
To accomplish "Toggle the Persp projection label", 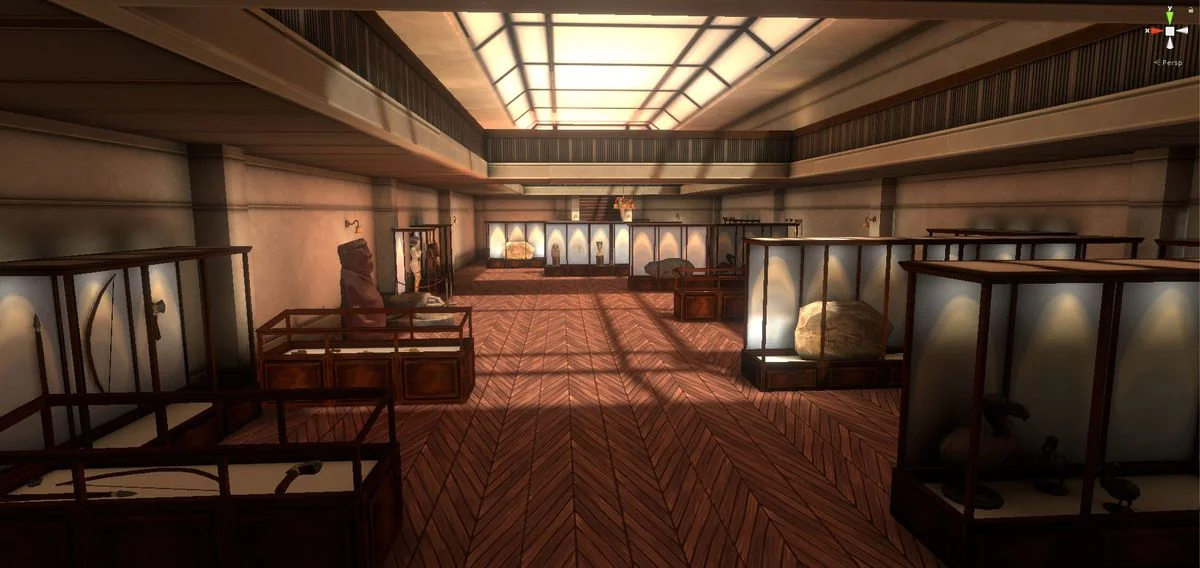I will coord(1169,62).
